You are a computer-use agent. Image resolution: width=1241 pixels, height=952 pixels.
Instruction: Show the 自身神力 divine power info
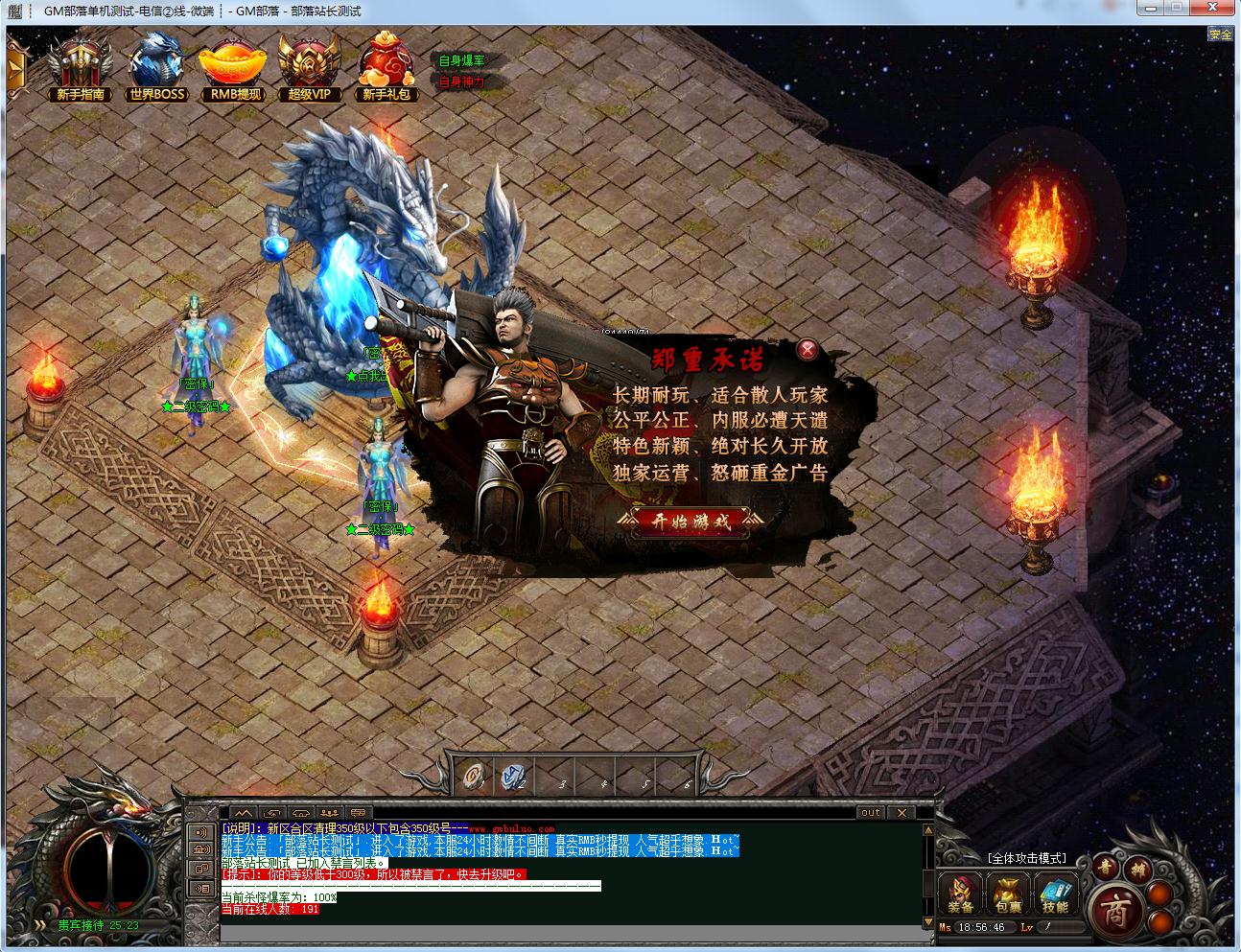click(x=461, y=81)
